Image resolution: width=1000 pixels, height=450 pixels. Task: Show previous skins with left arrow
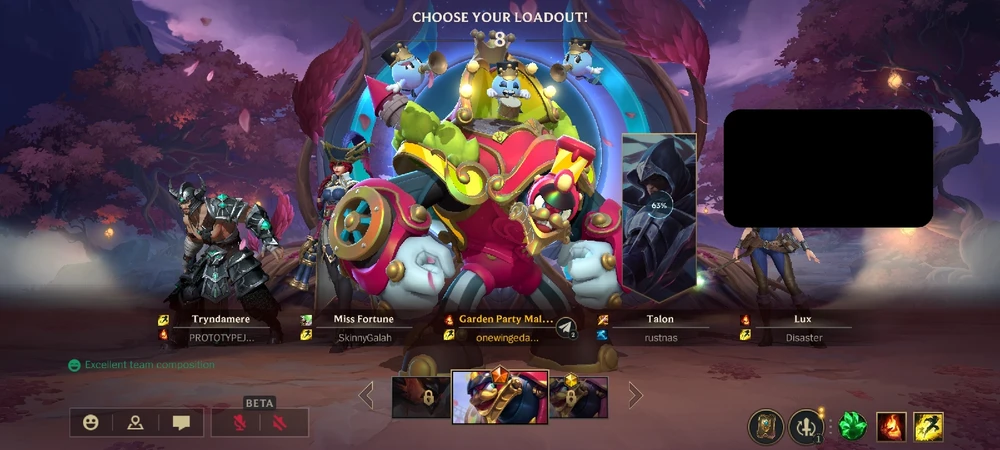[367, 396]
